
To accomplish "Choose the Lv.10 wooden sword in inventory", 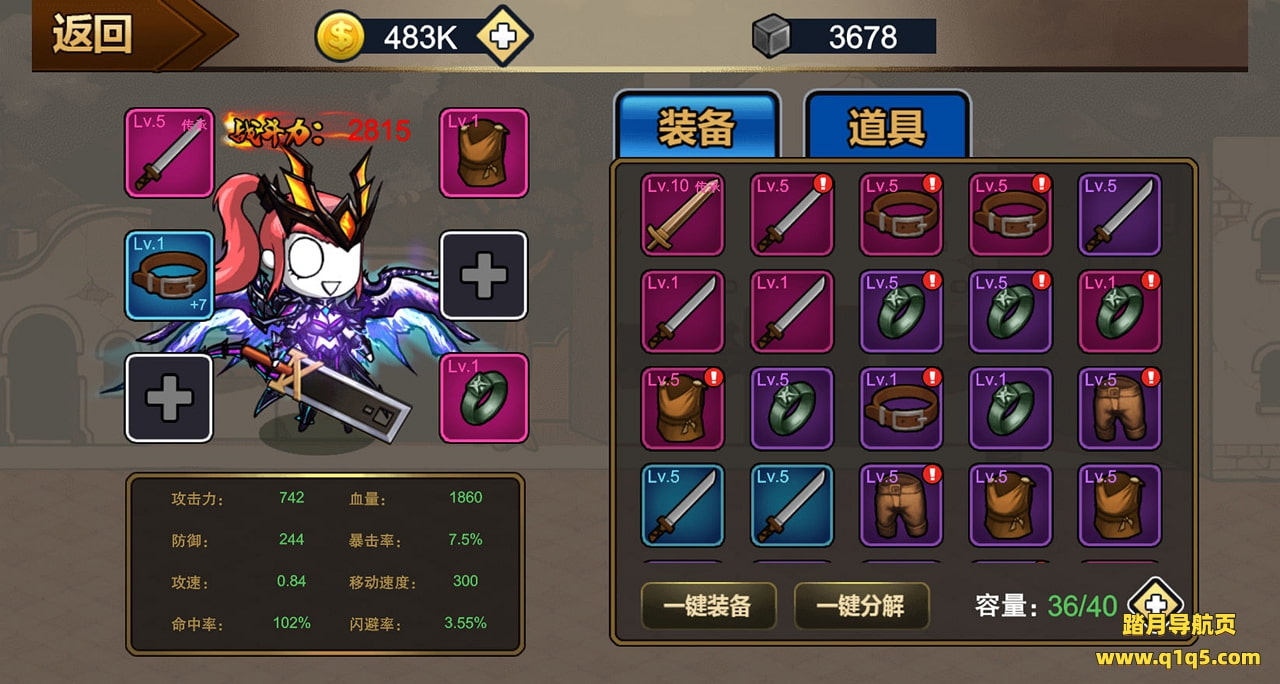I will pos(683,214).
